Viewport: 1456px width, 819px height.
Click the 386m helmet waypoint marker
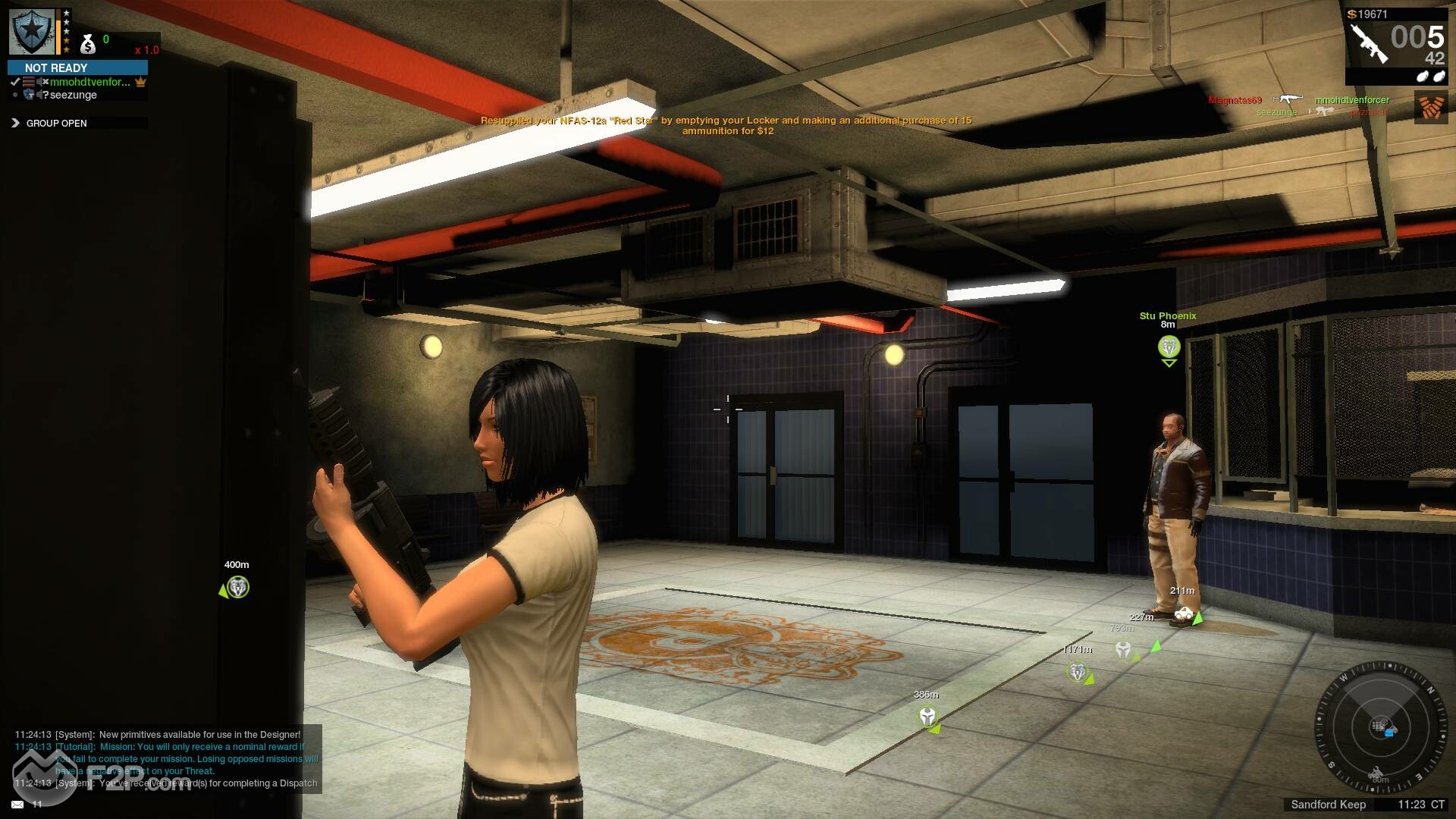(x=927, y=717)
